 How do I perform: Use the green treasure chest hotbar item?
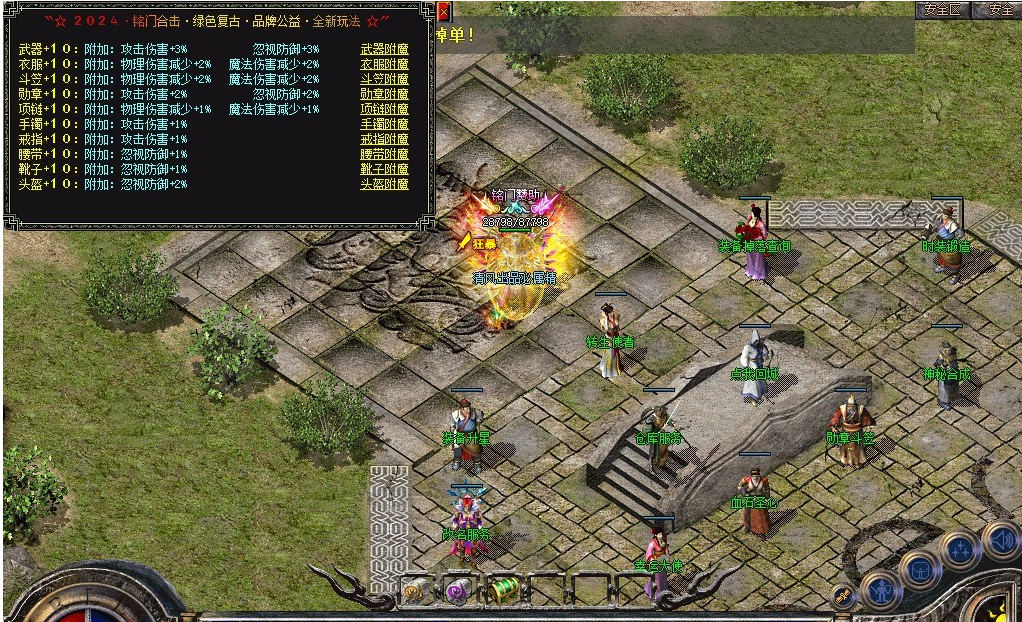[x=503, y=591]
